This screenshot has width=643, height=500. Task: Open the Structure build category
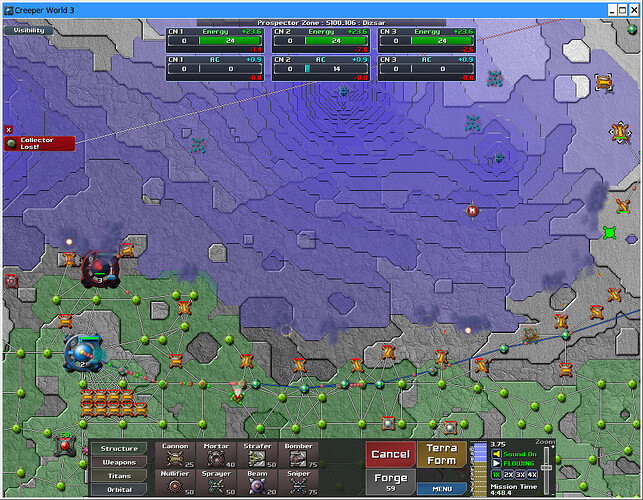tap(119, 448)
